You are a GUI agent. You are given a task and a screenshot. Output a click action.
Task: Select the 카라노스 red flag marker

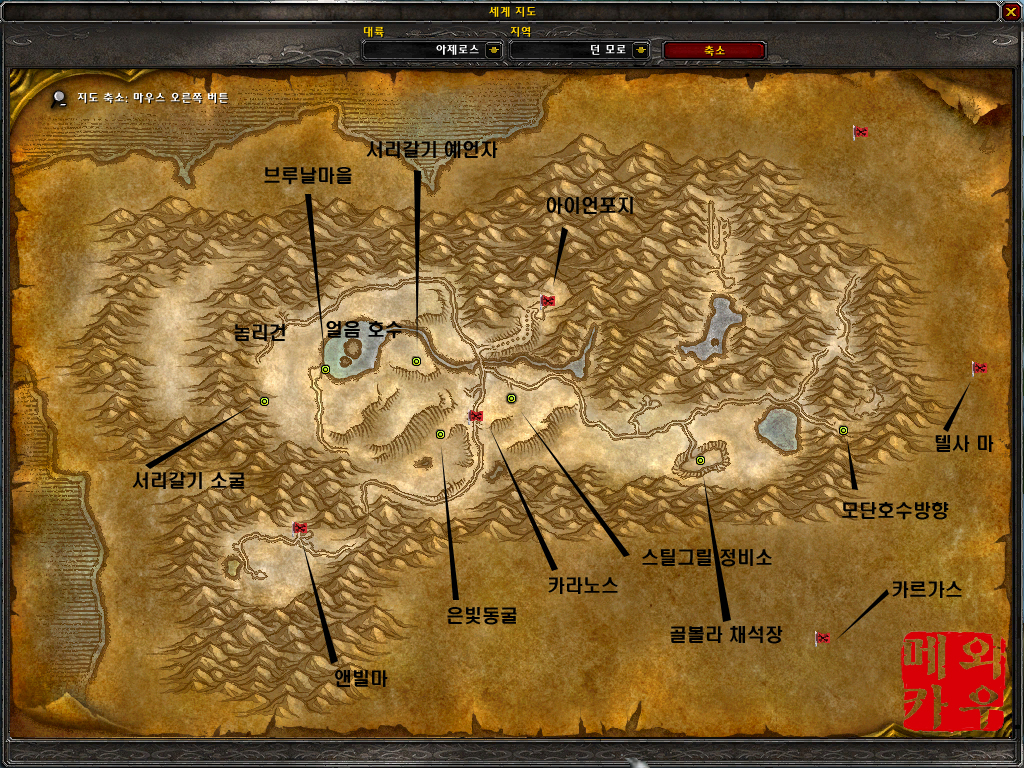476,415
